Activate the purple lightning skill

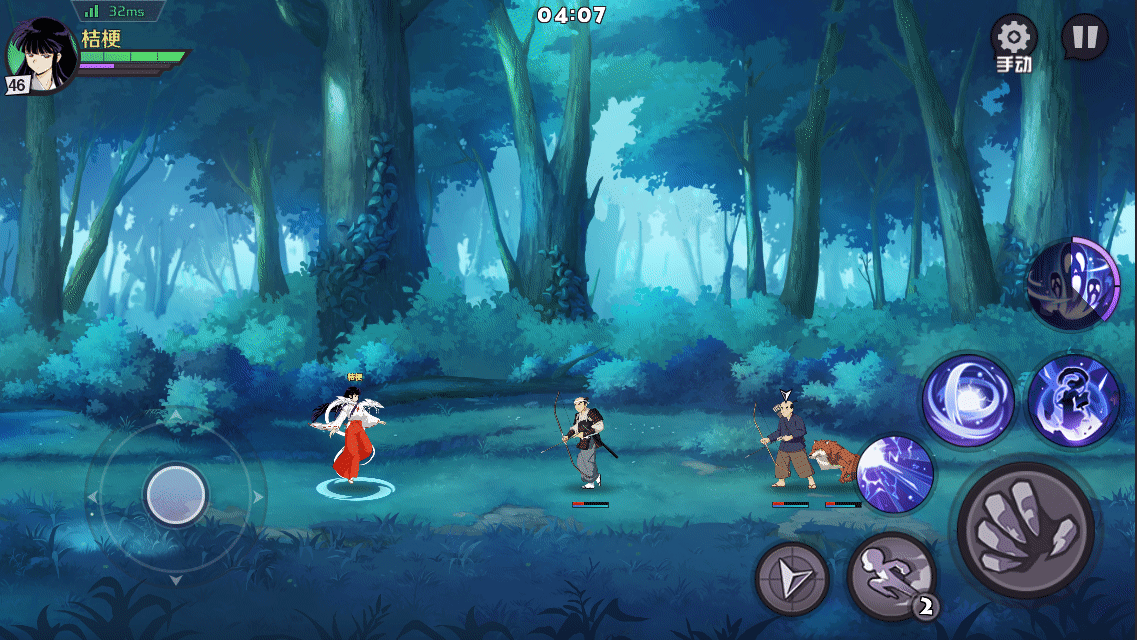click(894, 473)
